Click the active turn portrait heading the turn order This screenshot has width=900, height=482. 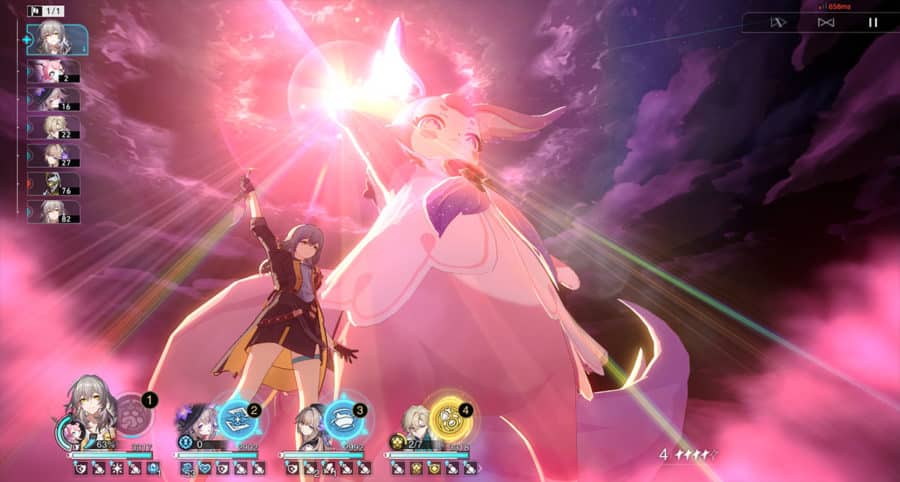pos(55,38)
